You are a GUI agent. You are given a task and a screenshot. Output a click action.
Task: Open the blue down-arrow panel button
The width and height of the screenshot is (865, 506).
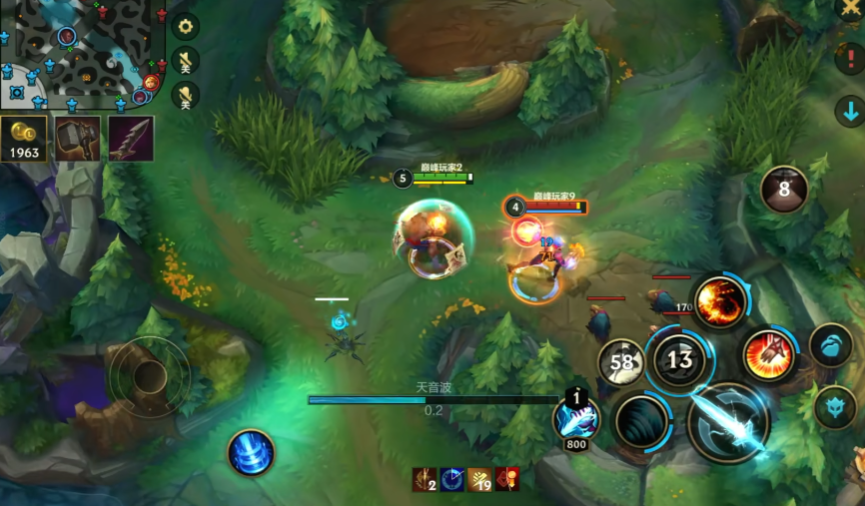850,110
